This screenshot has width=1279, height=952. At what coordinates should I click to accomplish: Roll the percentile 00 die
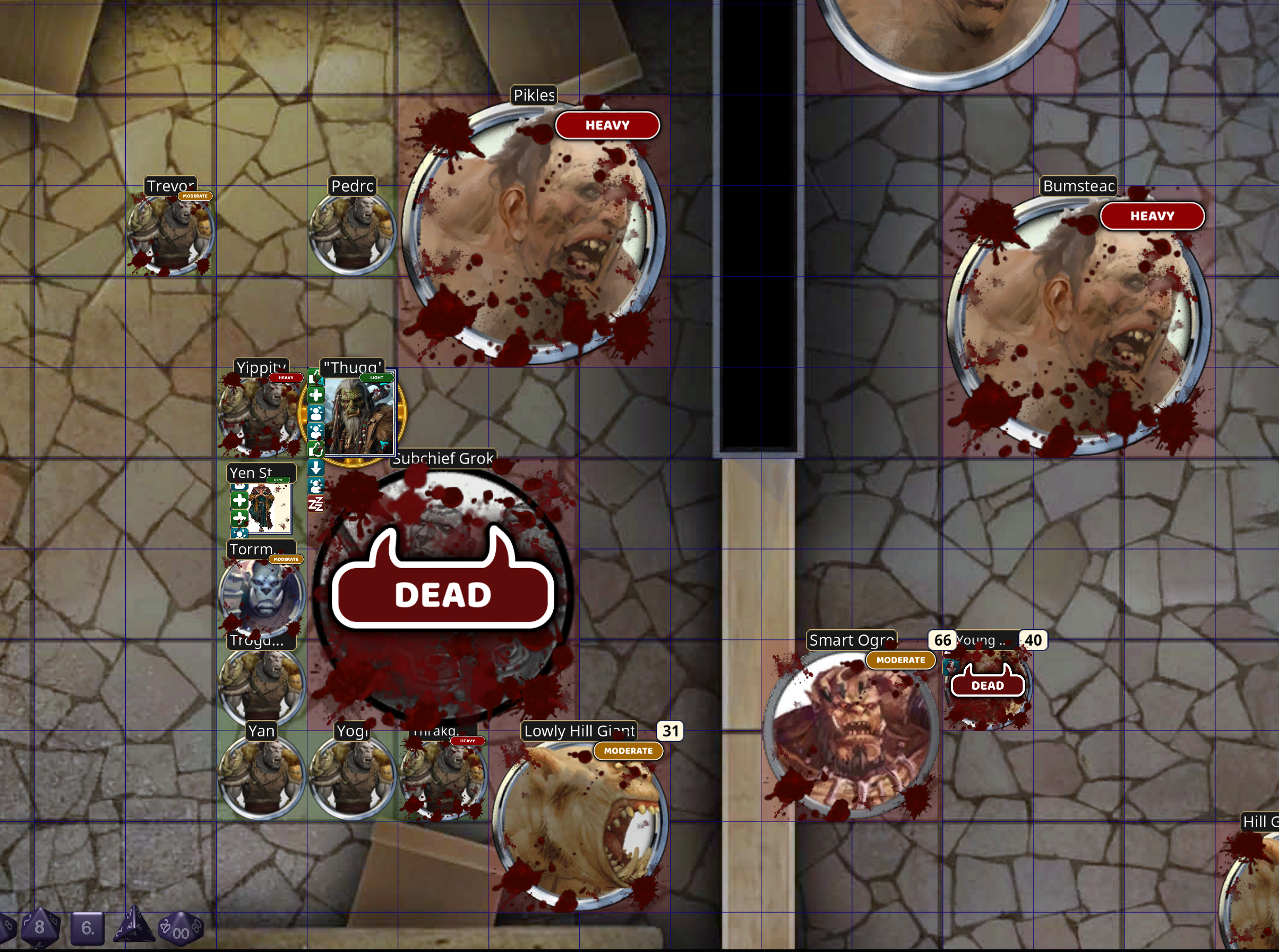click(x=180, y=931)
